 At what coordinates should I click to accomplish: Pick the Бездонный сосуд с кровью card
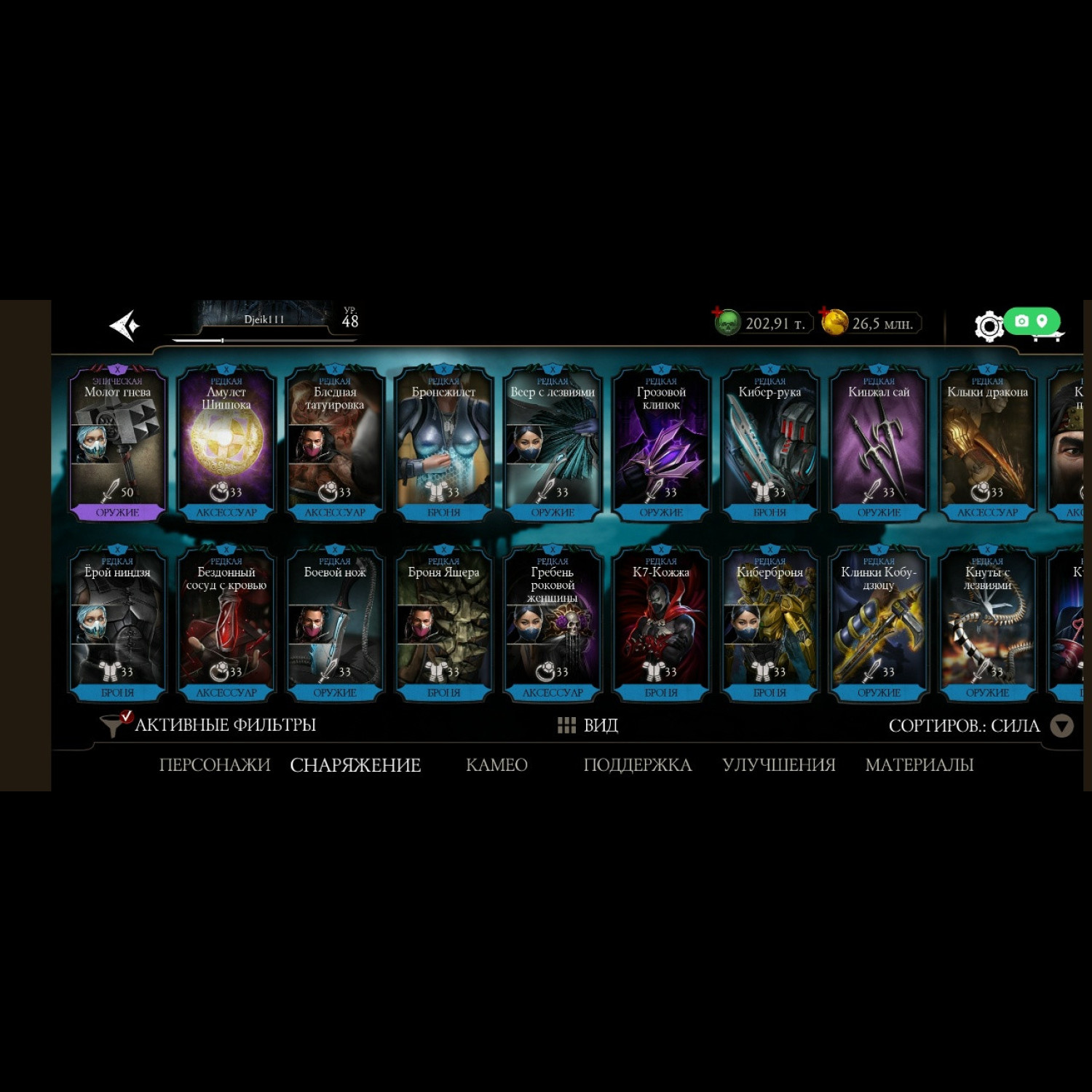tap(226, 624)
